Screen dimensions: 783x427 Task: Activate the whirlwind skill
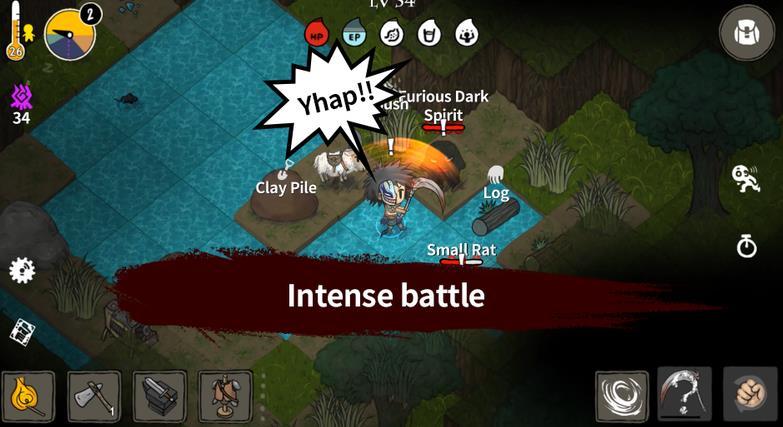pyautogui.click(x=621, y=396)
